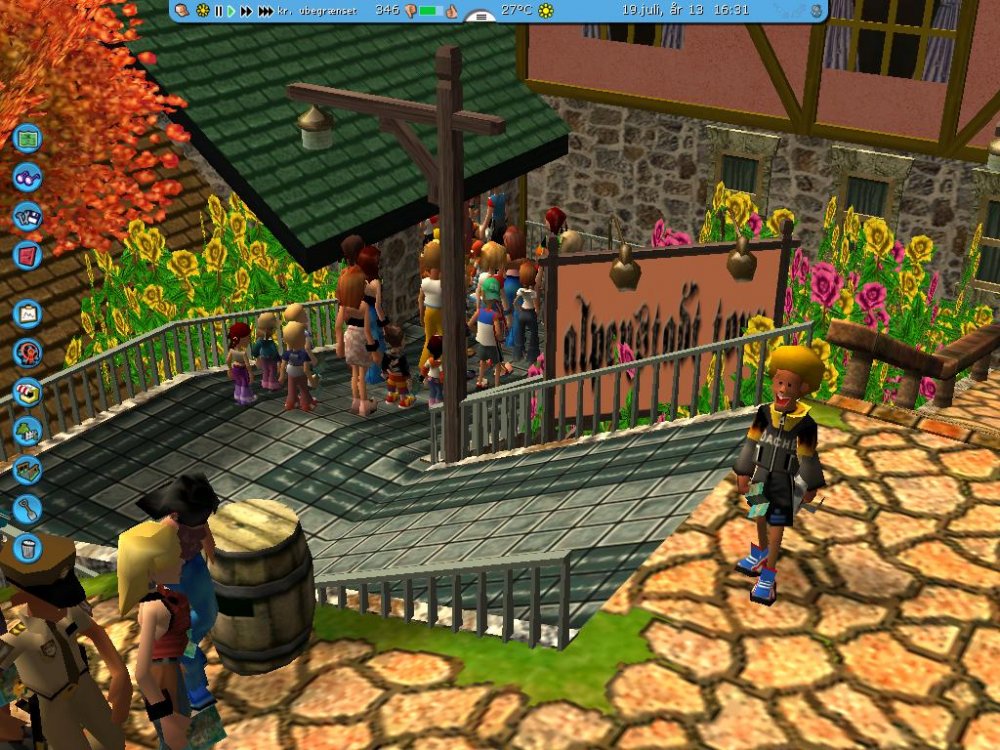Screen dimensions: 1000x750
Task: Activate the trash can delete tool
Action: point(27,548)
